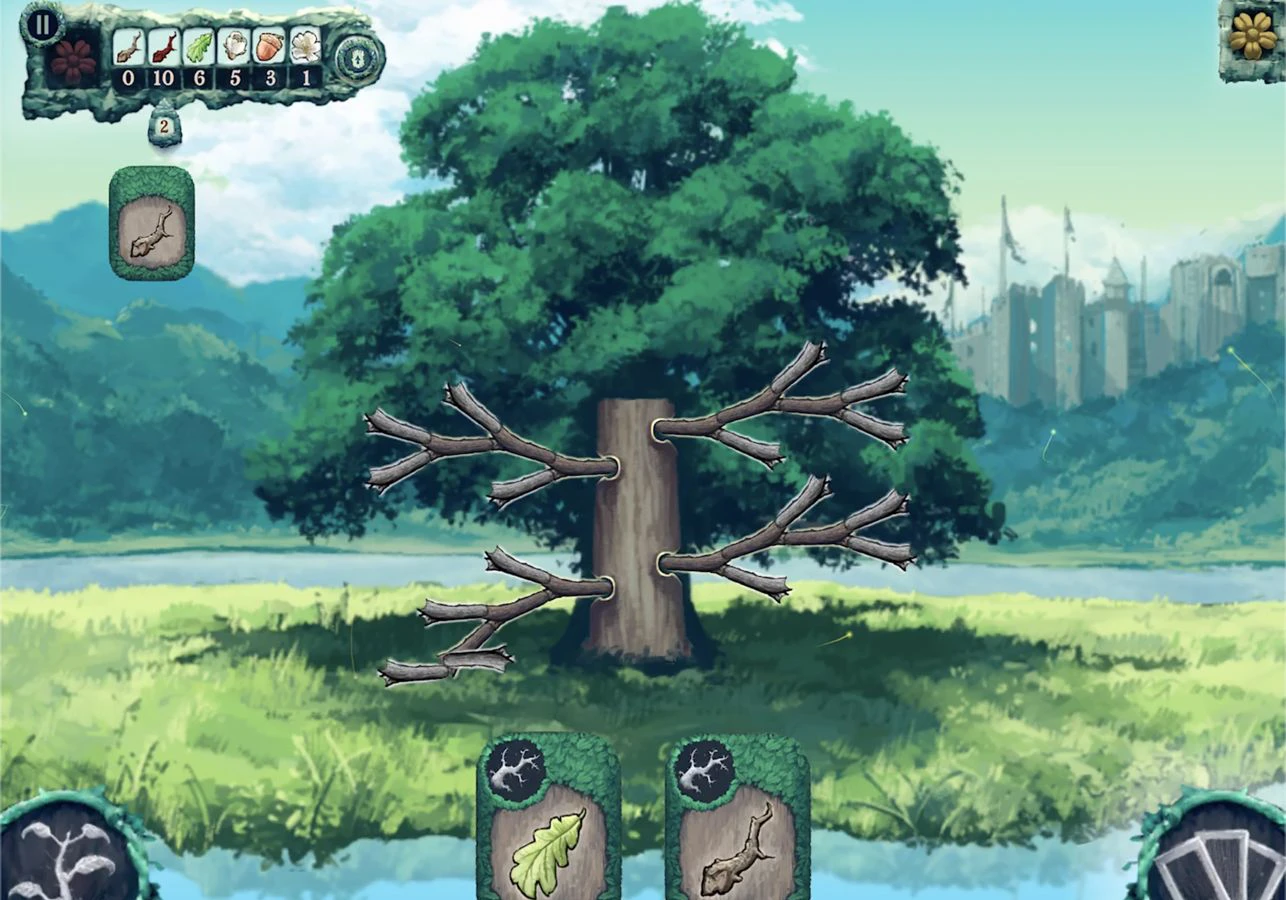Select the oak leaf card in hand
1286x900 pixels.
(548, 822)
